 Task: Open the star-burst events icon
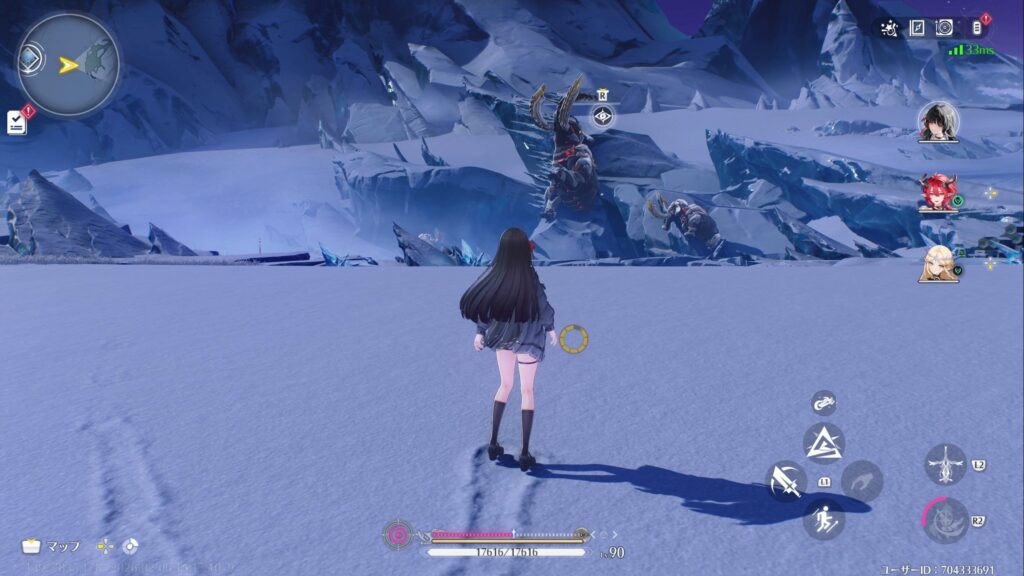[890, 28]
